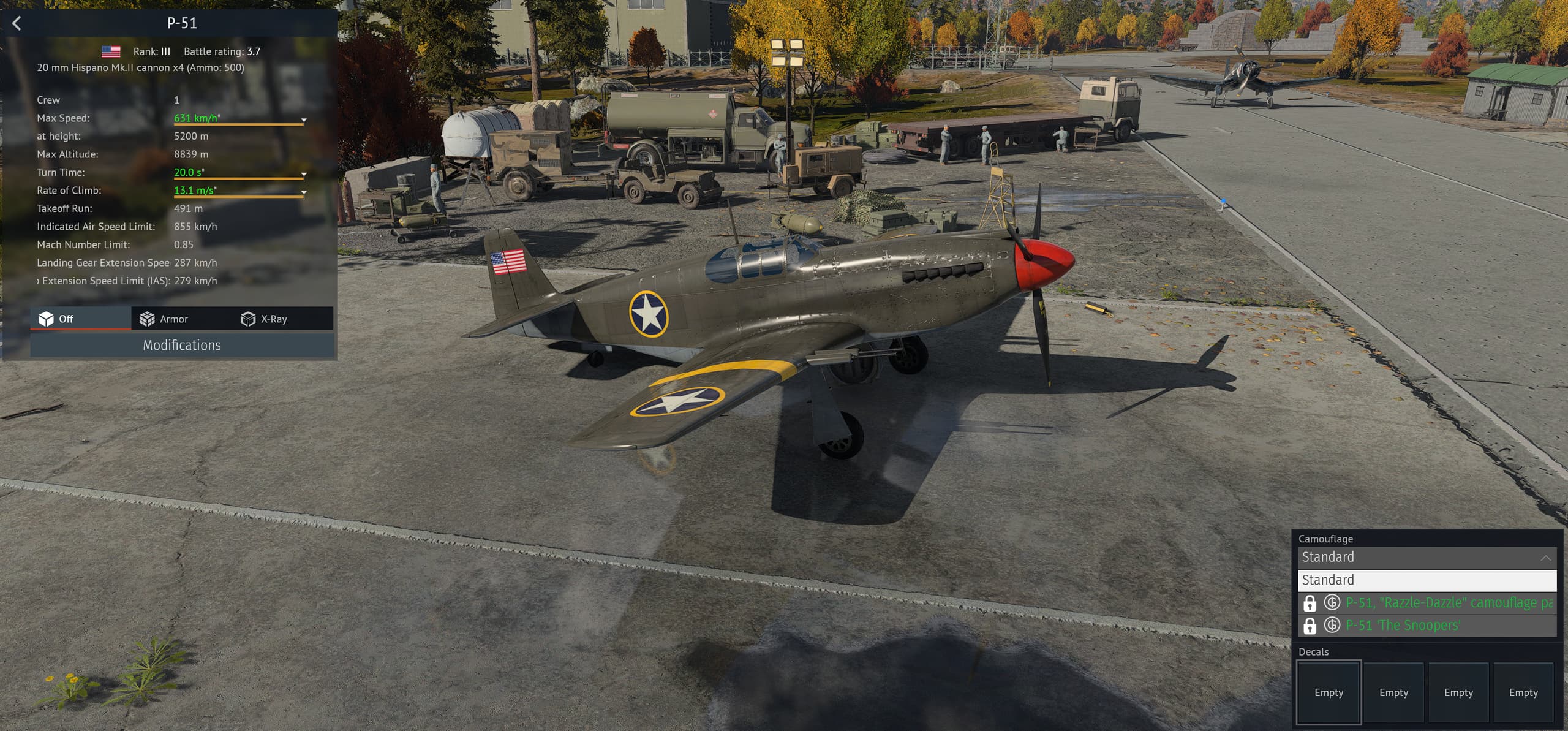1568x731 pixels.
Task: Enable X-Ray view mode
Action: click(265, 319)
